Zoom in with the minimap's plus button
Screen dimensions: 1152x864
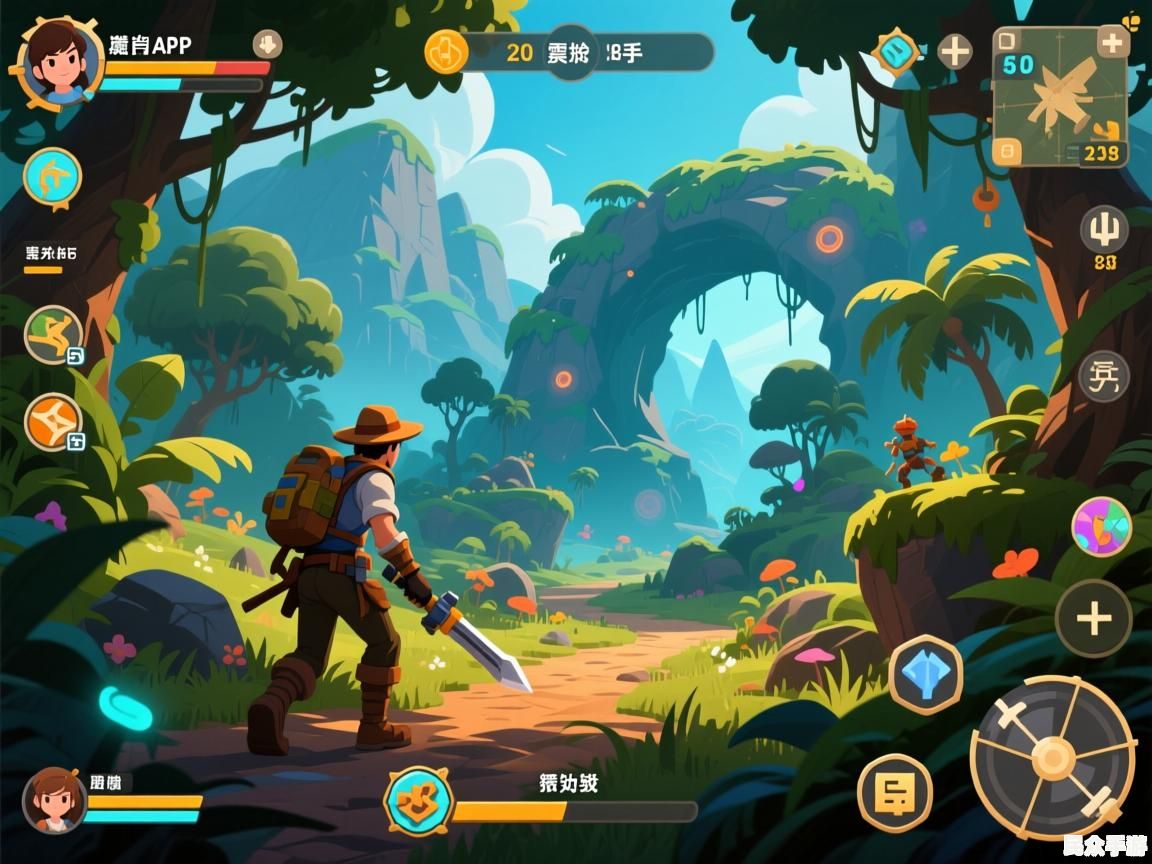[x=1113, y=41]
